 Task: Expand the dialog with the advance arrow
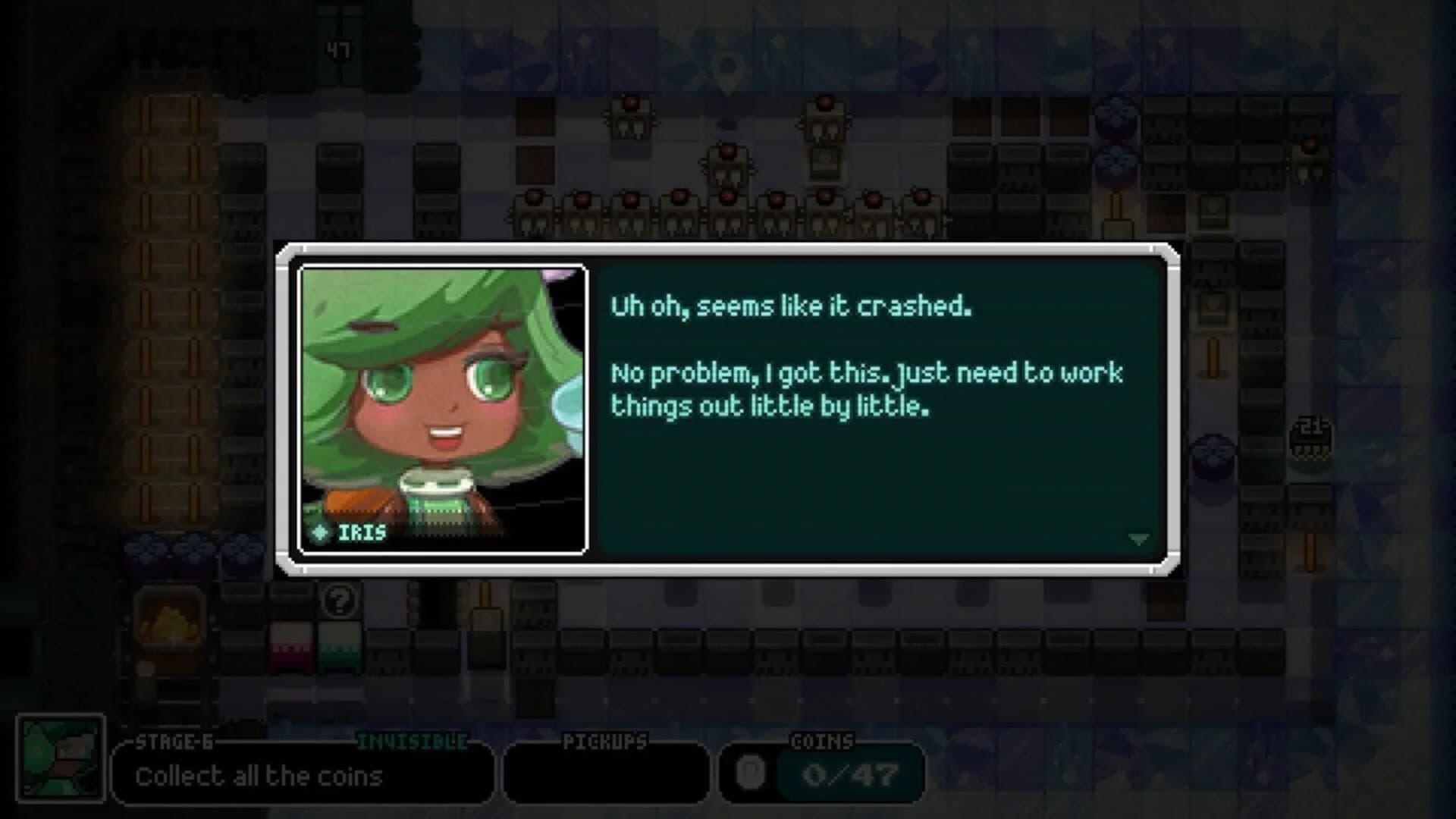pyautogui.click(x=1138, y=538)
